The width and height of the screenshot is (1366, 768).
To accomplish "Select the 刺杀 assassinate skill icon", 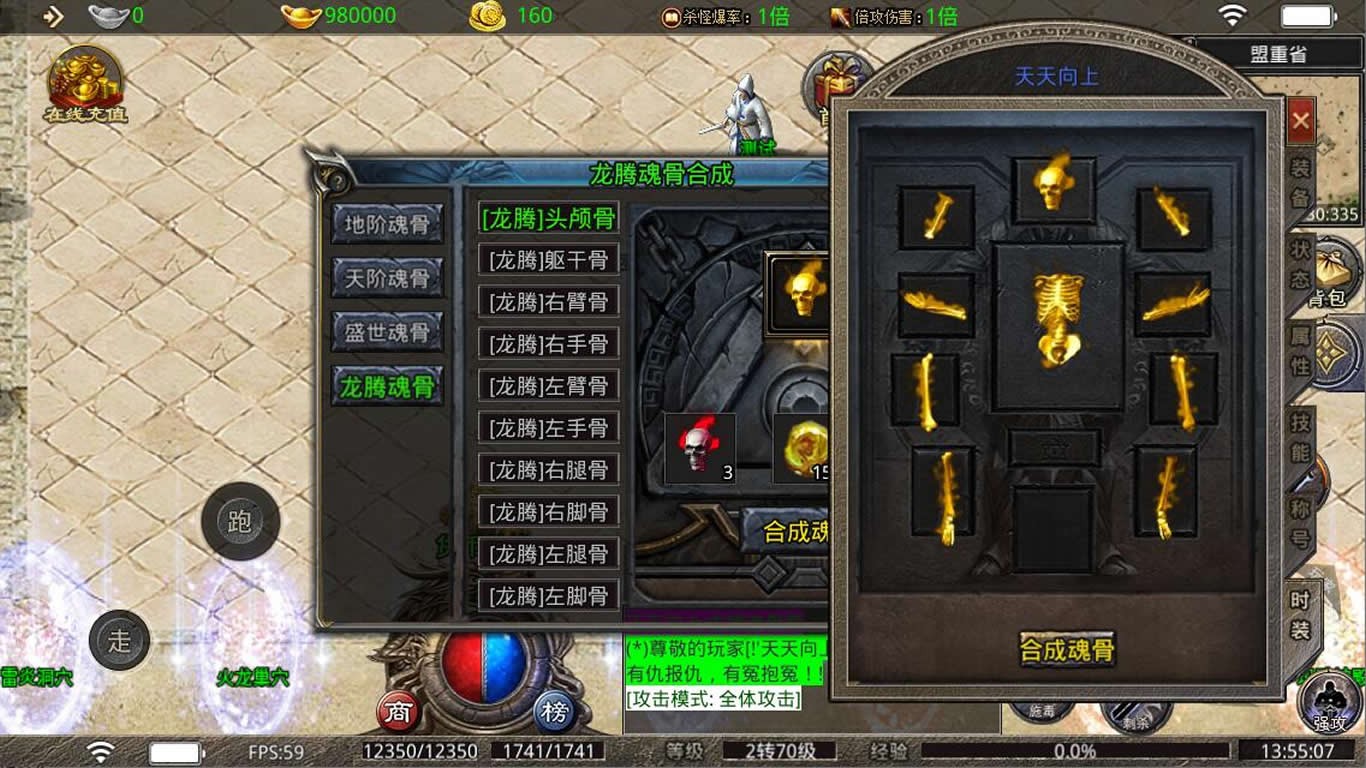I will pyautogui.click(x=1135, y=718).
